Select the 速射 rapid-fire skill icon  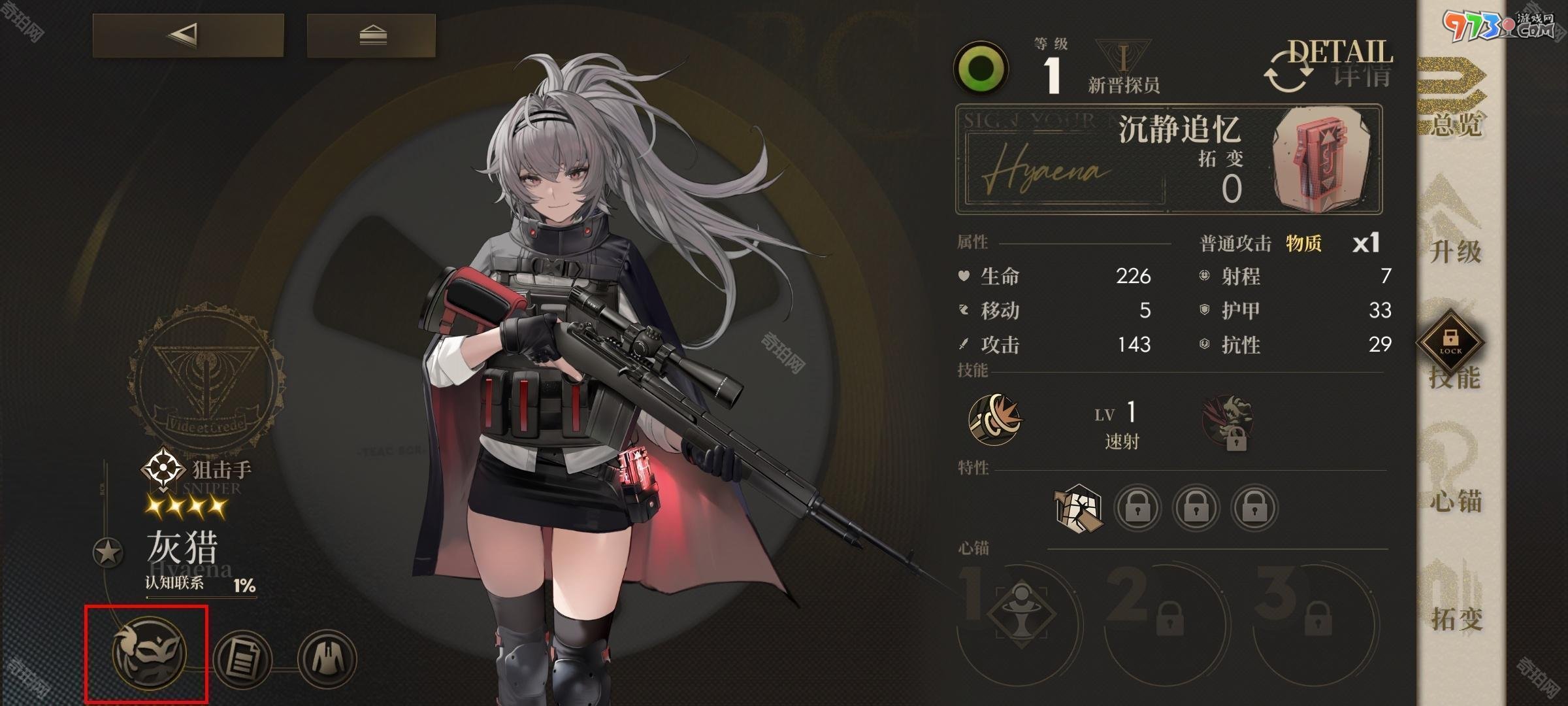click(995, 419)
